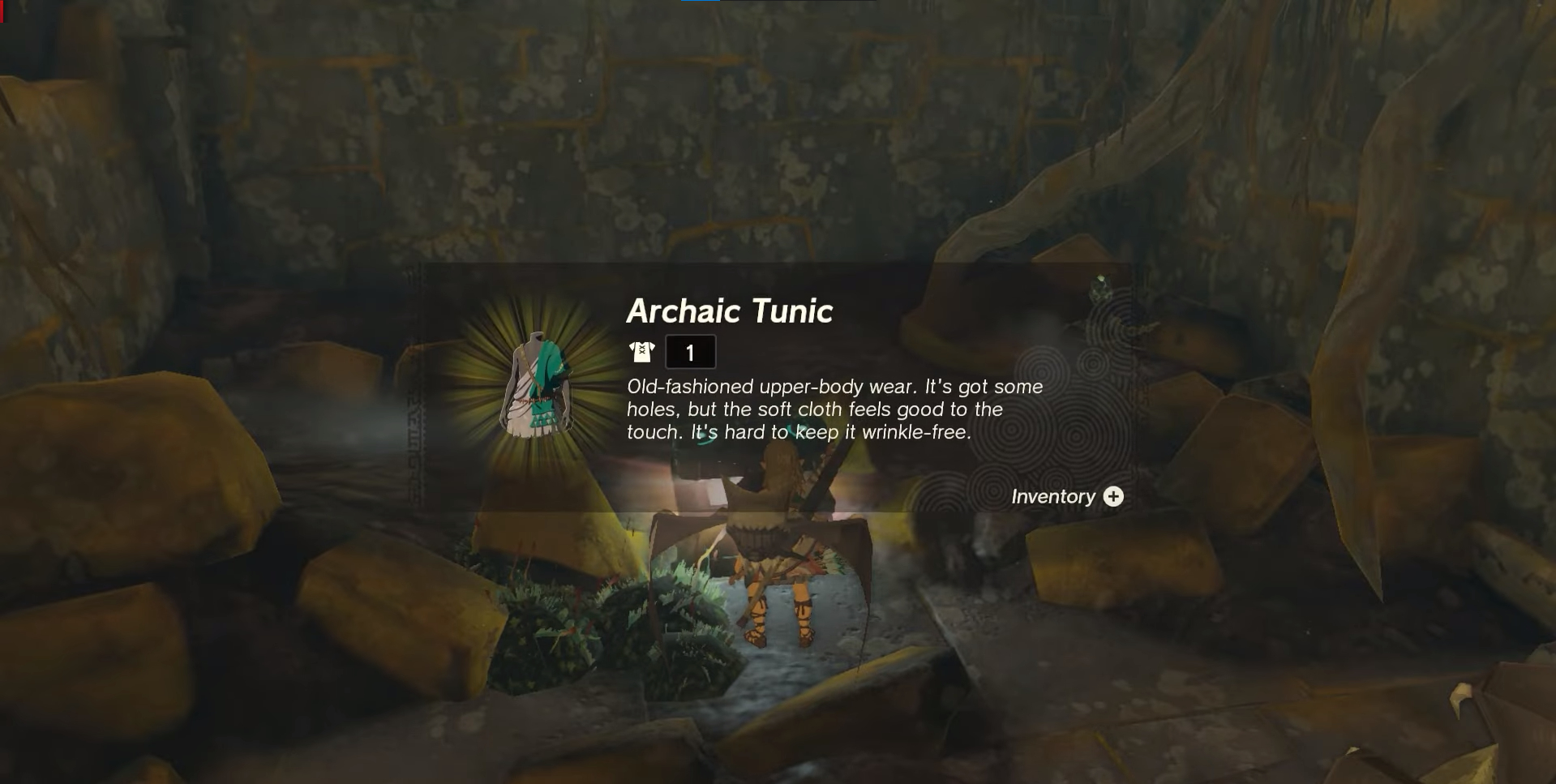Select the quantity indicator to toggle count display
1556x784 pixels.
coord(692,351)
